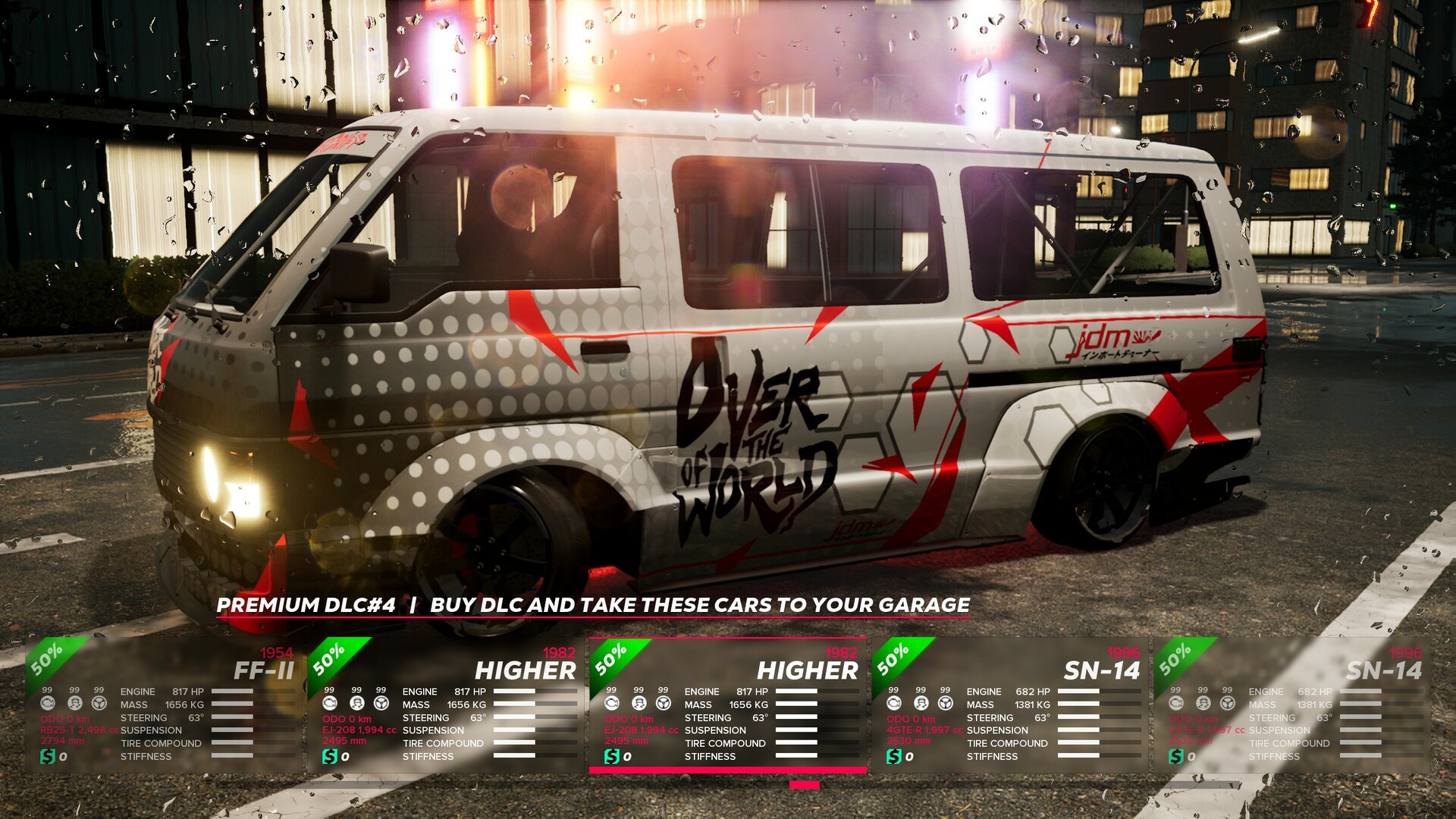The width and height of the screenshot is (1456, 819).
Task: Click the dollar price icon on the leftmost FF-II card
Action: [x=48, y=755]
